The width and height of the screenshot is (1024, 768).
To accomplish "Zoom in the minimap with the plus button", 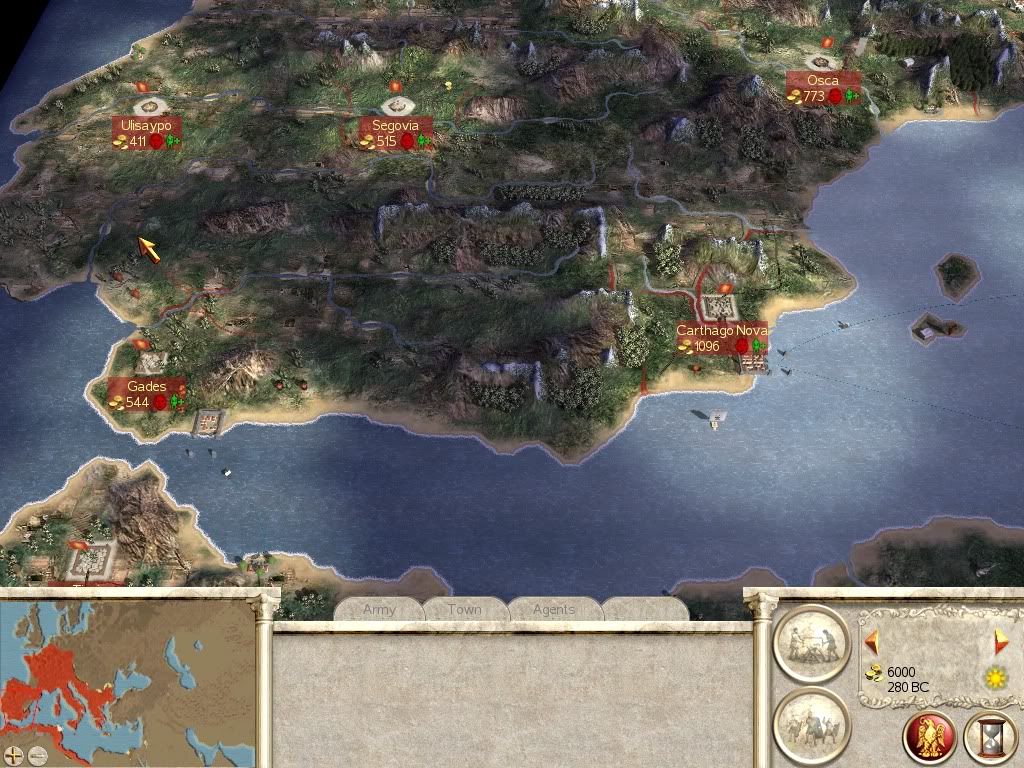I will point(13,755).
